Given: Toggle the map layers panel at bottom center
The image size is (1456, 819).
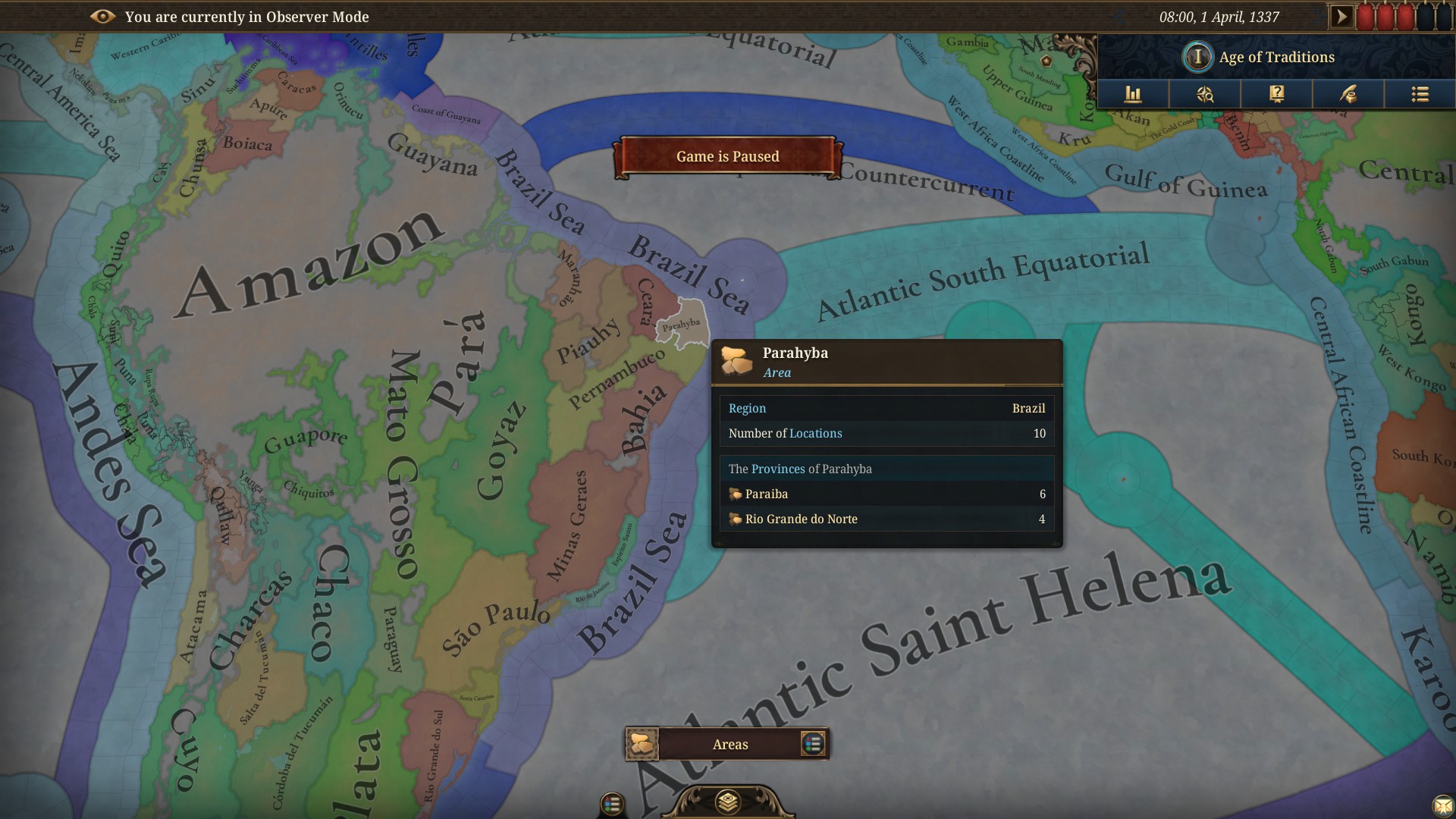Looking at the screenshot, I should (x=727, y=800).
